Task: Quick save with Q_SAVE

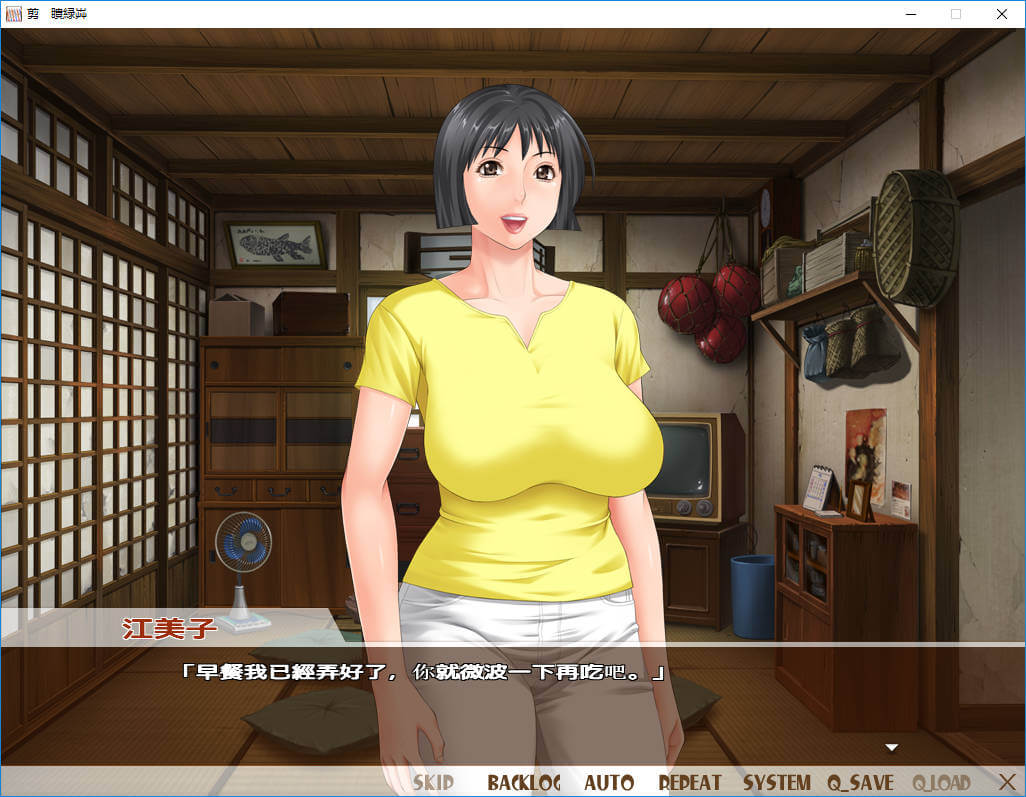Action: [x=860, y=782]
